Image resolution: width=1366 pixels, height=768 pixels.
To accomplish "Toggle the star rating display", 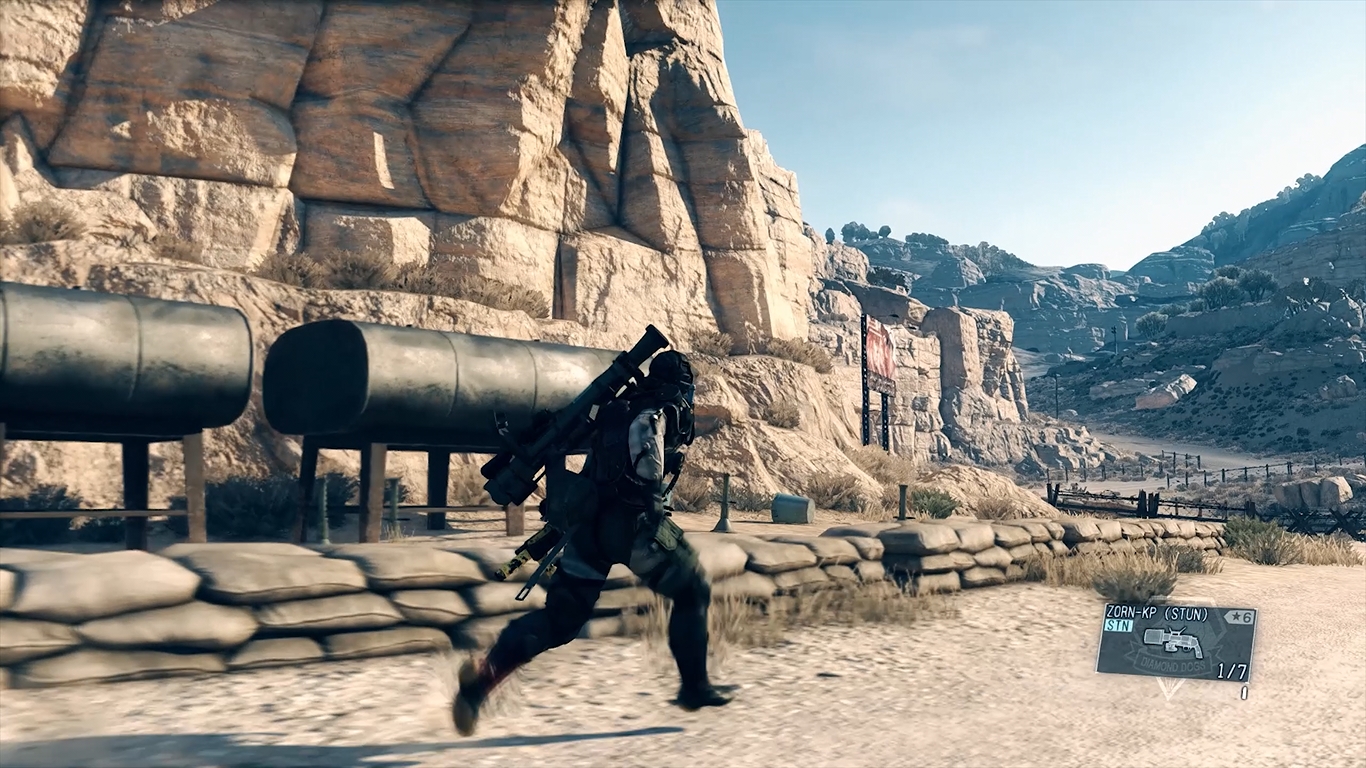I will pyautogui.click(x=1238, y=617).
